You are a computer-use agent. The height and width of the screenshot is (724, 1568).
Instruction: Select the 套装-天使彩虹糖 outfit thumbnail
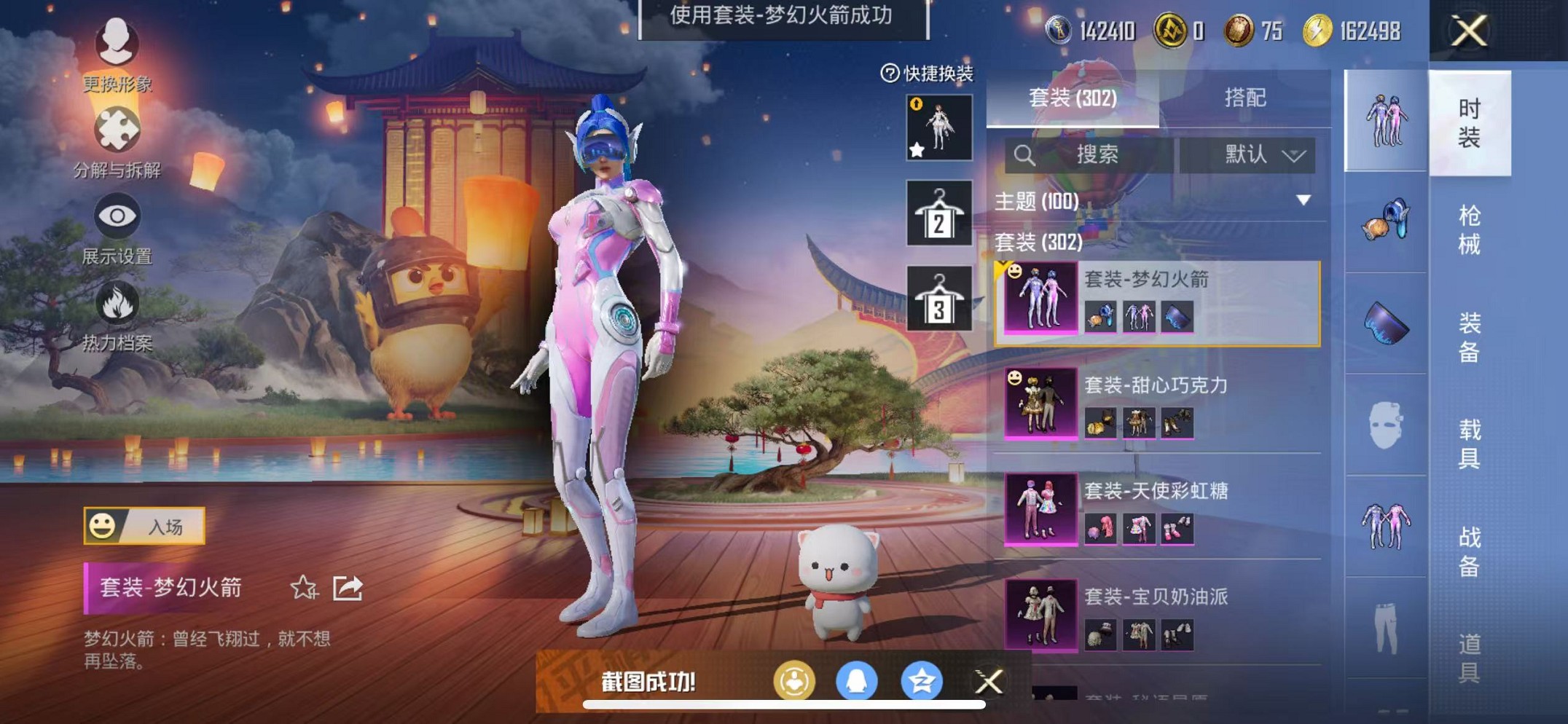[x=1040, y=510]
